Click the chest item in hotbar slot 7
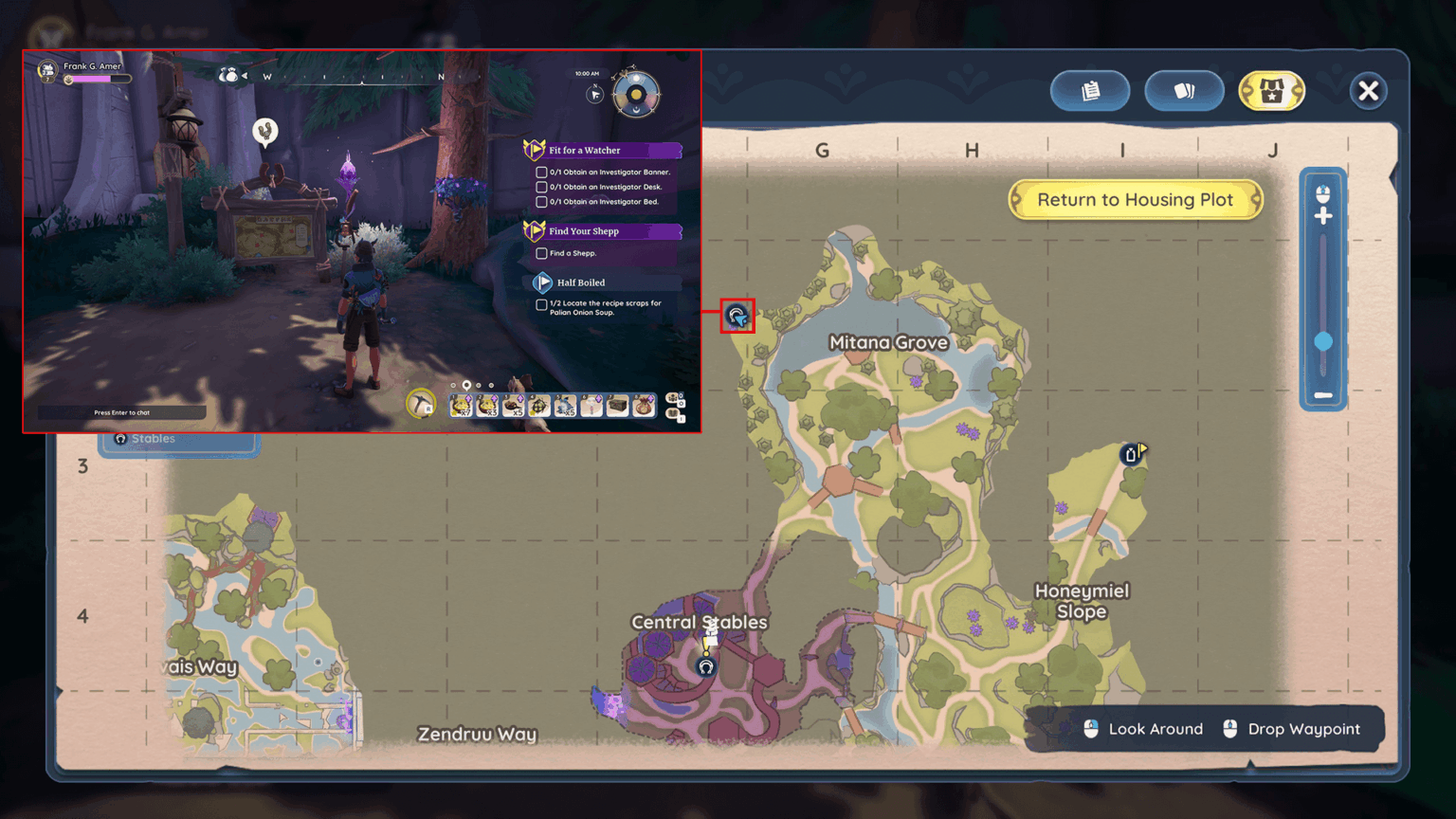The height and width of the screenshot is (819, 1456). (x=618, y=403)
